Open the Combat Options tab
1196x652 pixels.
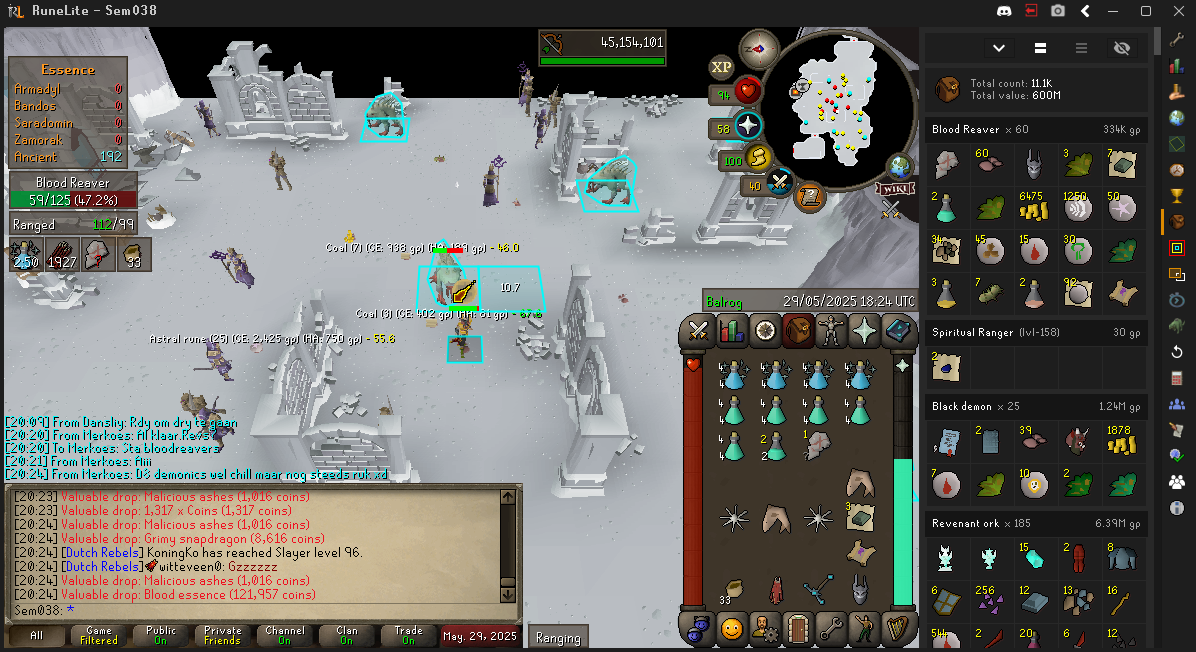(x=698, y=330)
